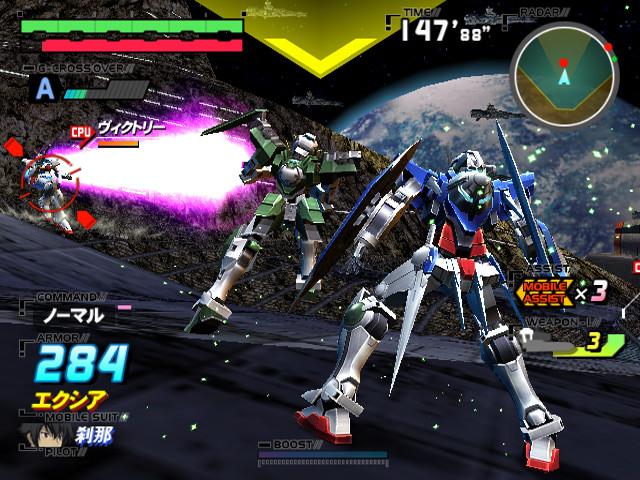
Task: Select the red lock-on target reticle
Action: point(48,180)
